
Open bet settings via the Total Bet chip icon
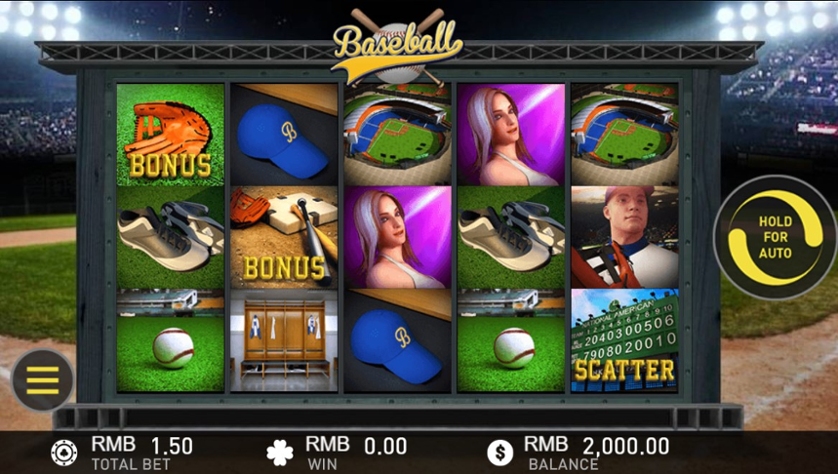64,452
